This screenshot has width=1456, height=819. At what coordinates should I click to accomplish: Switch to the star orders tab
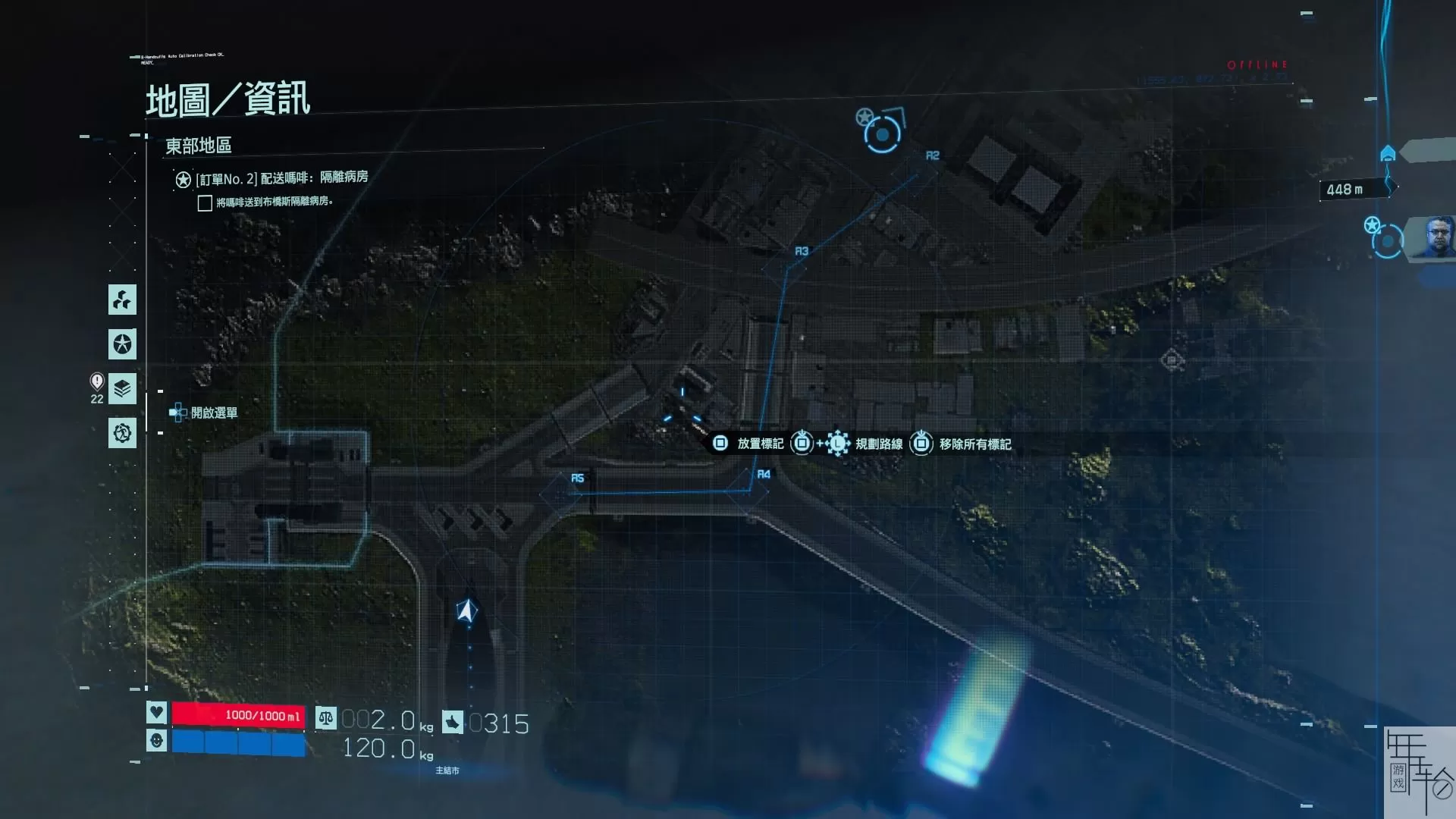[122, 344]
